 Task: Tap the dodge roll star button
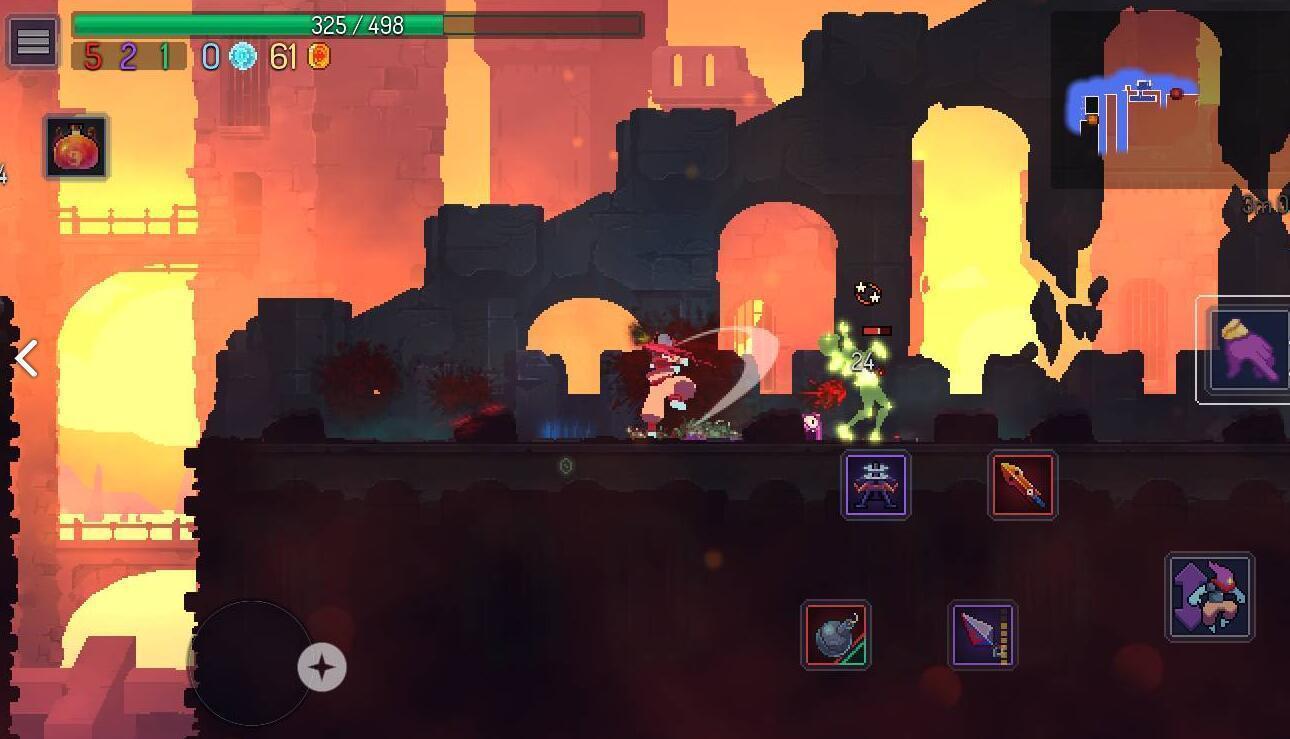click(322, 667)
